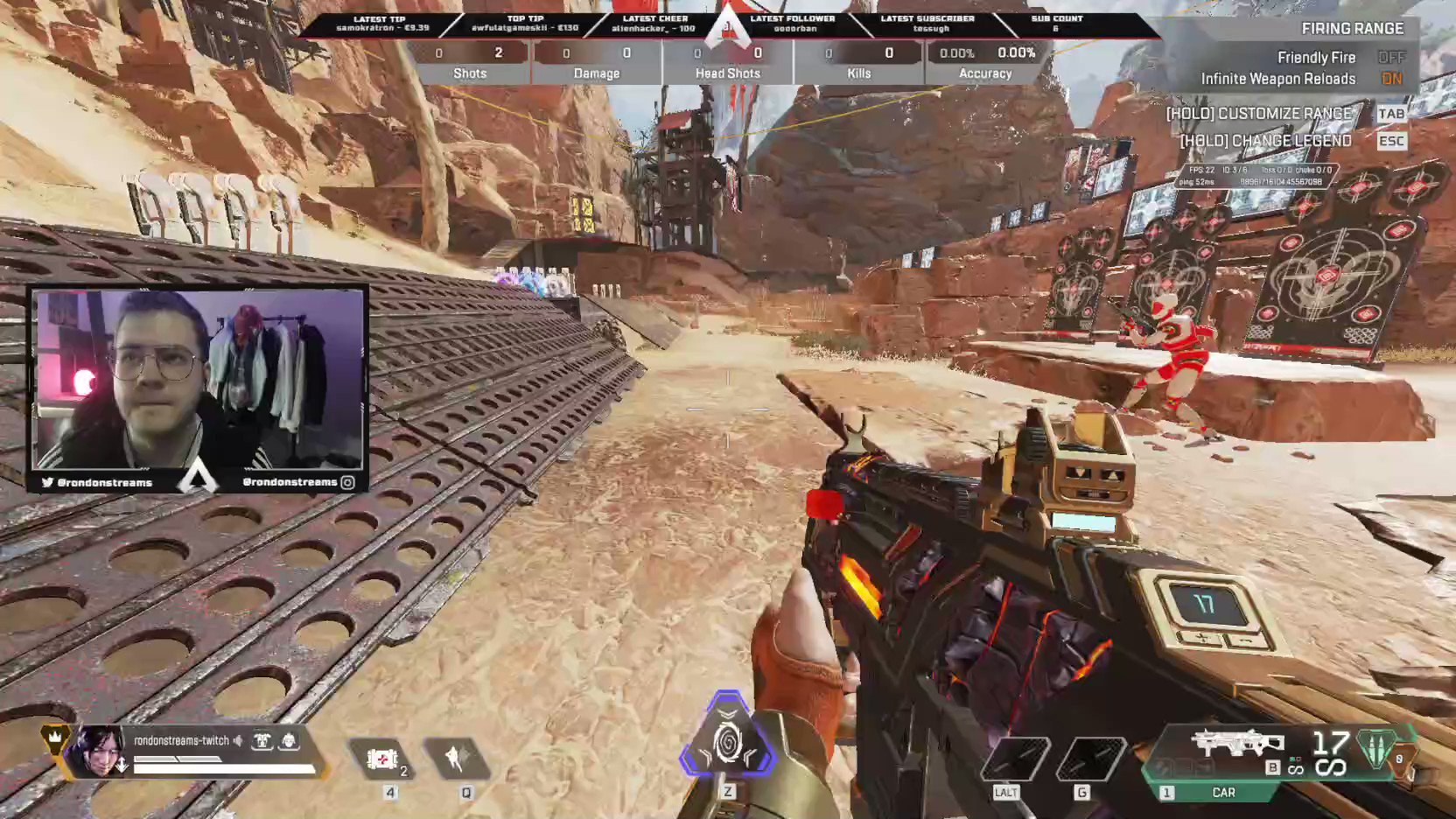Click the helmet icon beside the shield icon
Image resolution: width=1456 pixels, height=819 pixels.
pyautogui.click(x=290, y=740)
